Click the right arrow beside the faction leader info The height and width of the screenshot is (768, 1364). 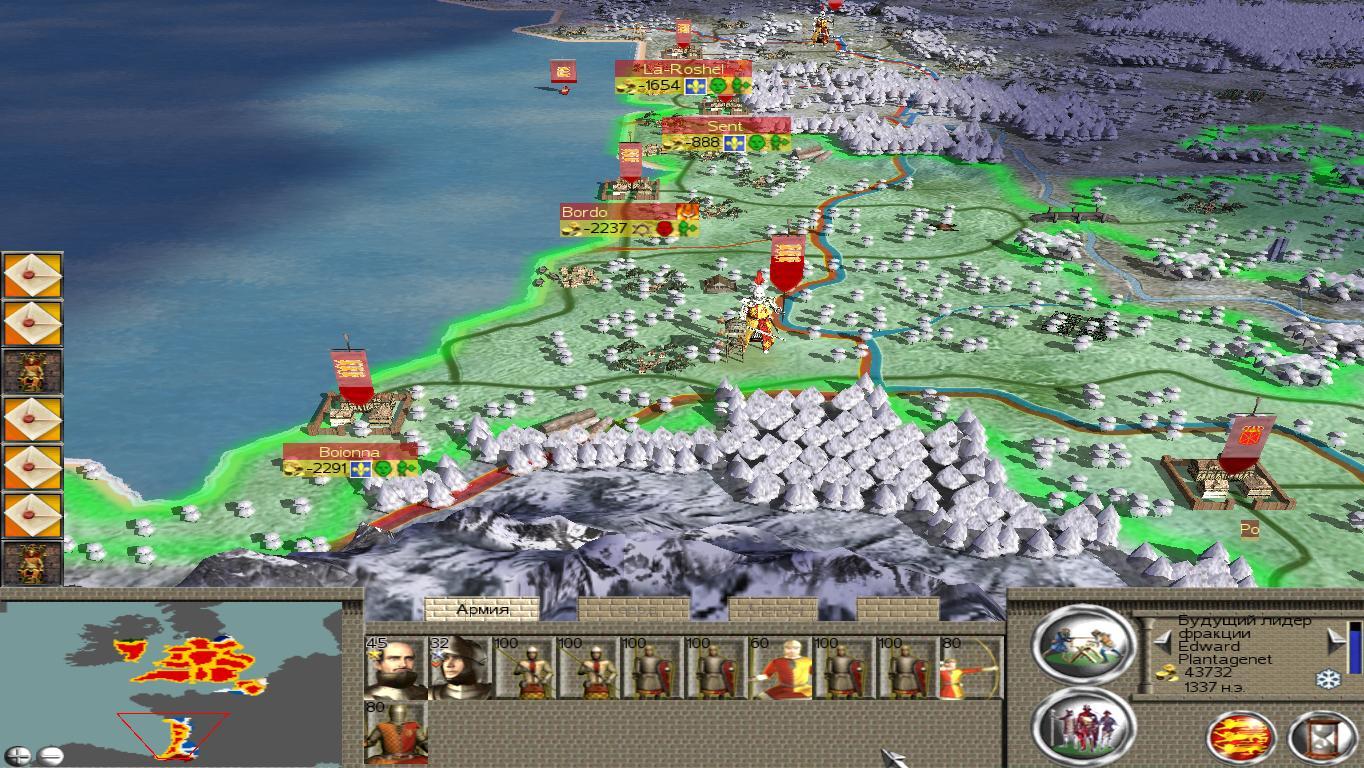pos(1334,641)
